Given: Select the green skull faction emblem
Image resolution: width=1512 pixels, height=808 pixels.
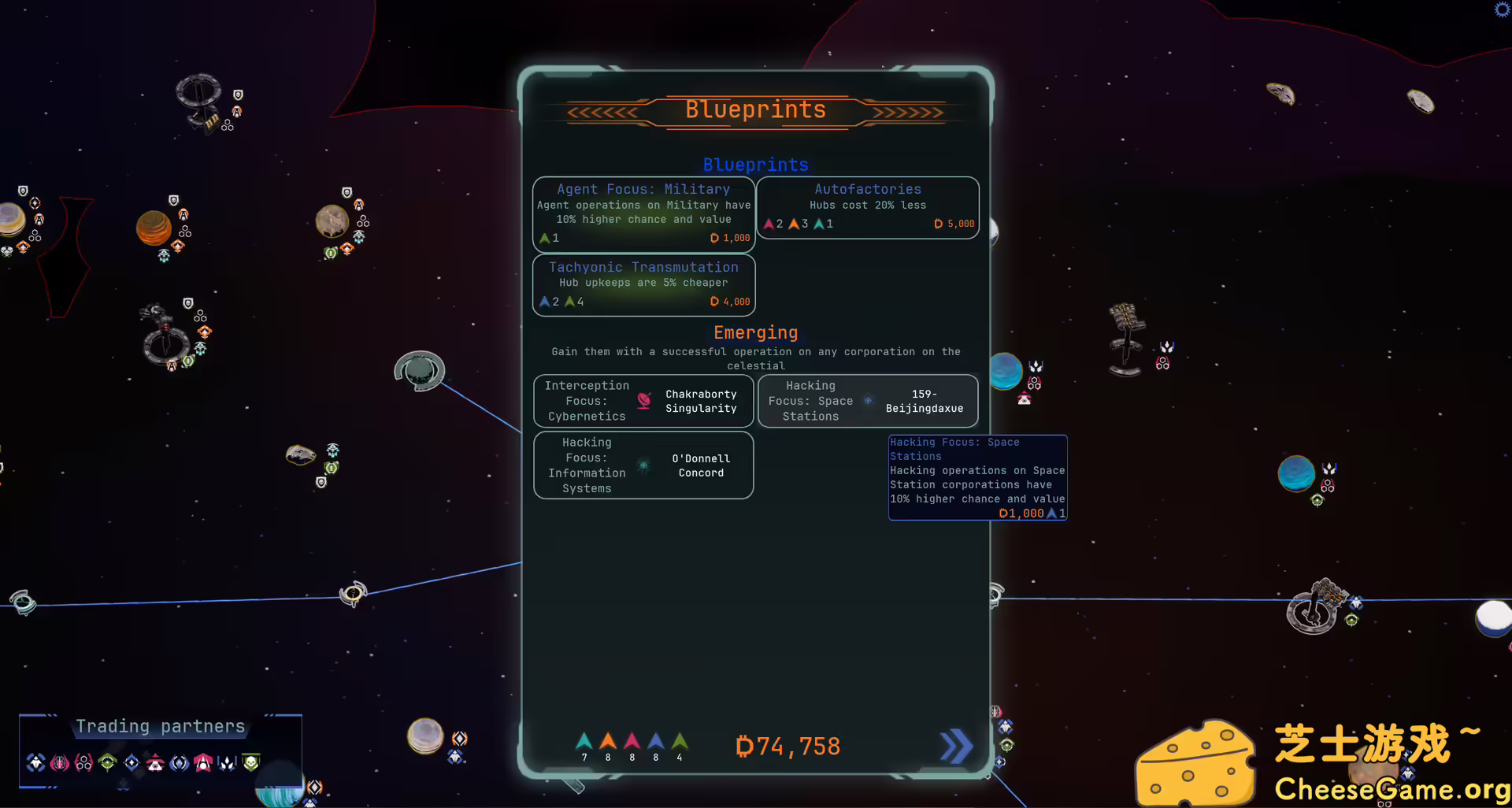Looking at the screenshot, I should [250, 762].
